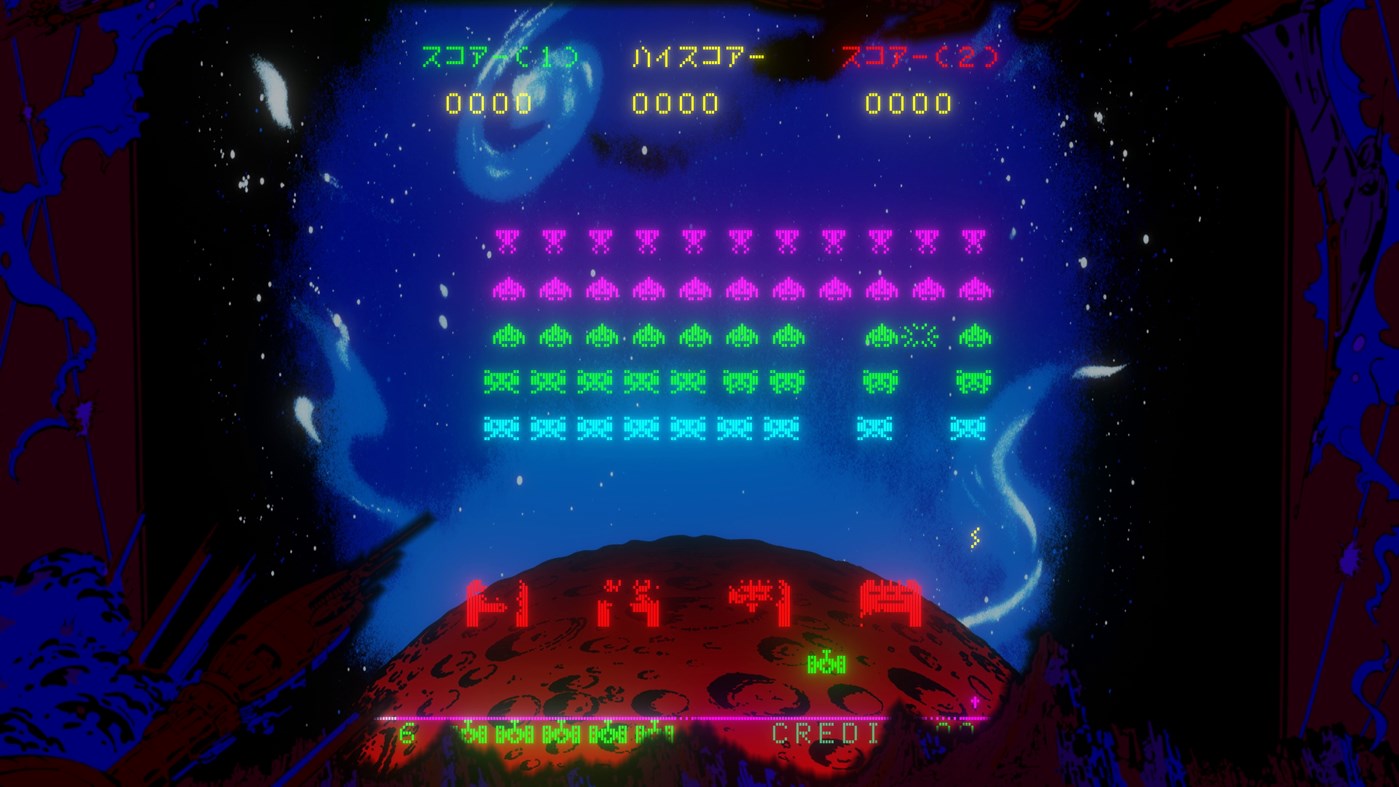Click the exploding green invader sprite
The height and width of the screenshot is (787, 1399).
[920, 335]
